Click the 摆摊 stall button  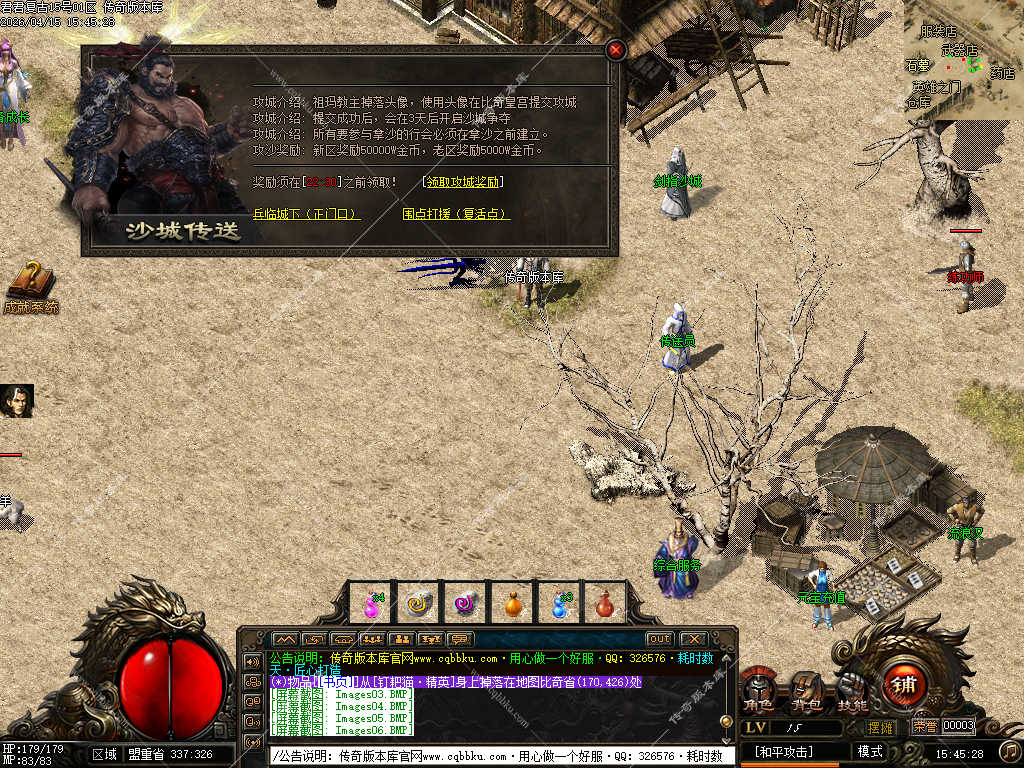[881, 727]
